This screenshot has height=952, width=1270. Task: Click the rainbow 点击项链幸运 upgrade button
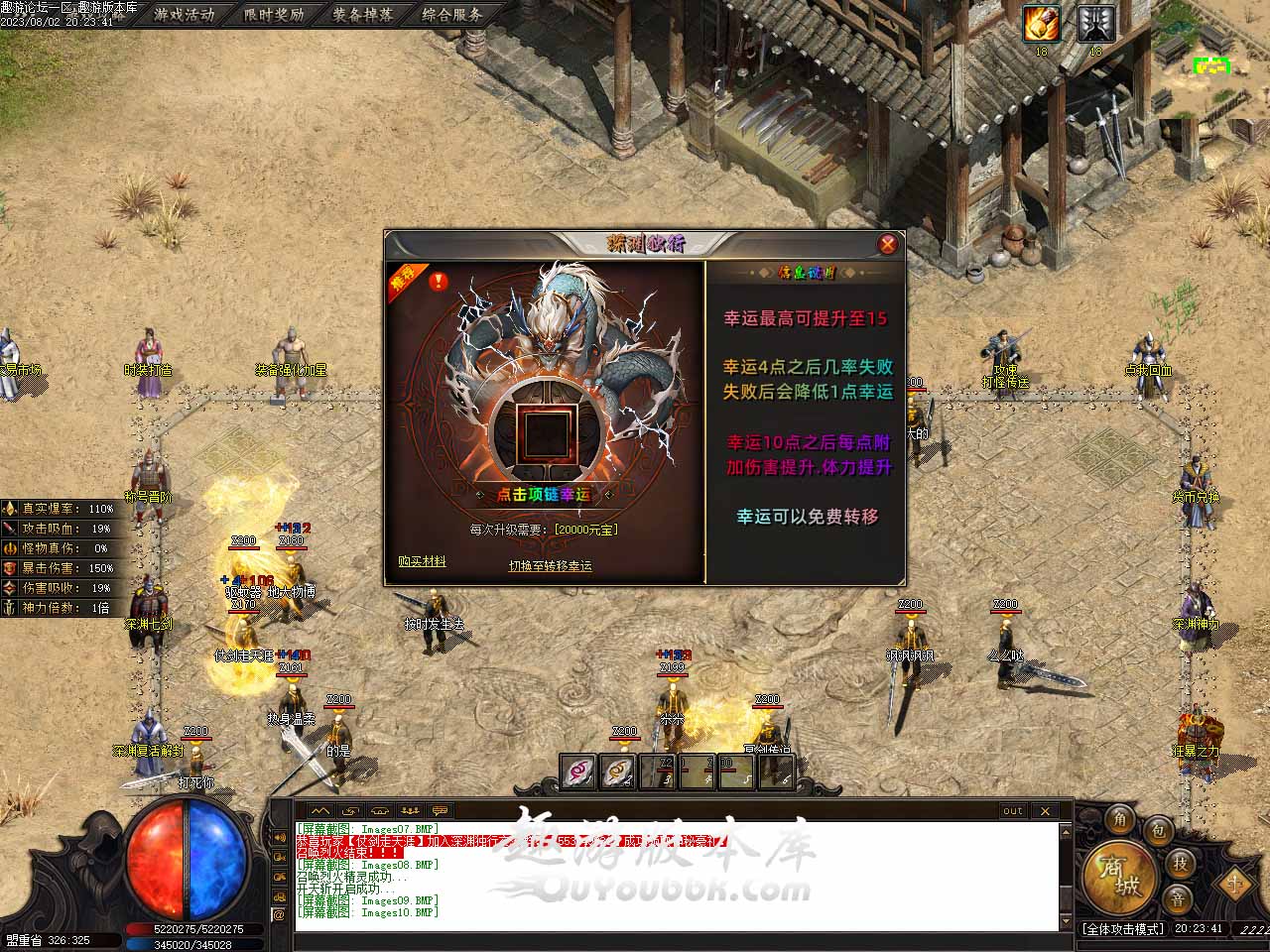[x=544, y=494]
